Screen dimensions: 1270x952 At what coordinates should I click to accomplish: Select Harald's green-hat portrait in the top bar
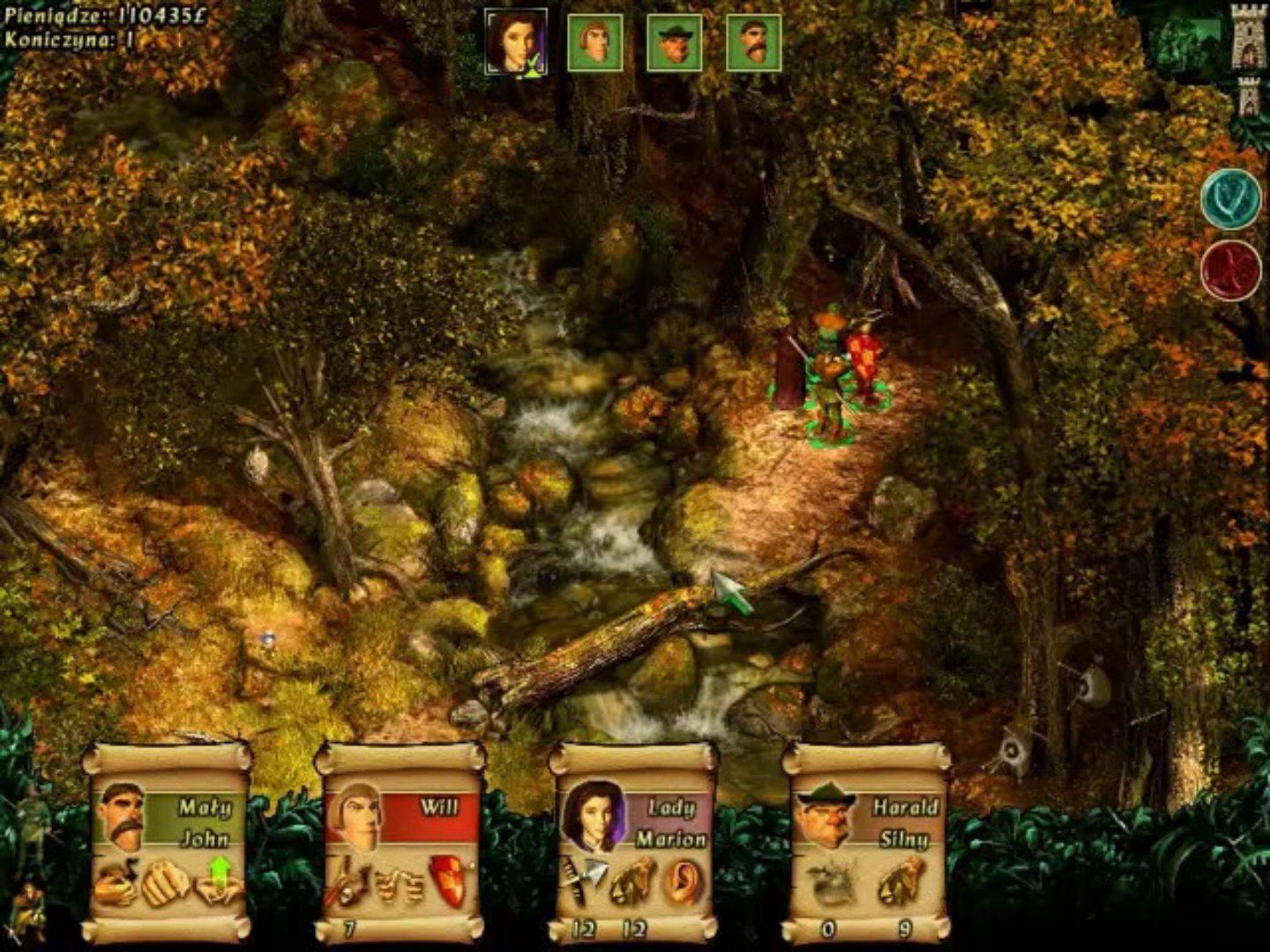(675, 42)
